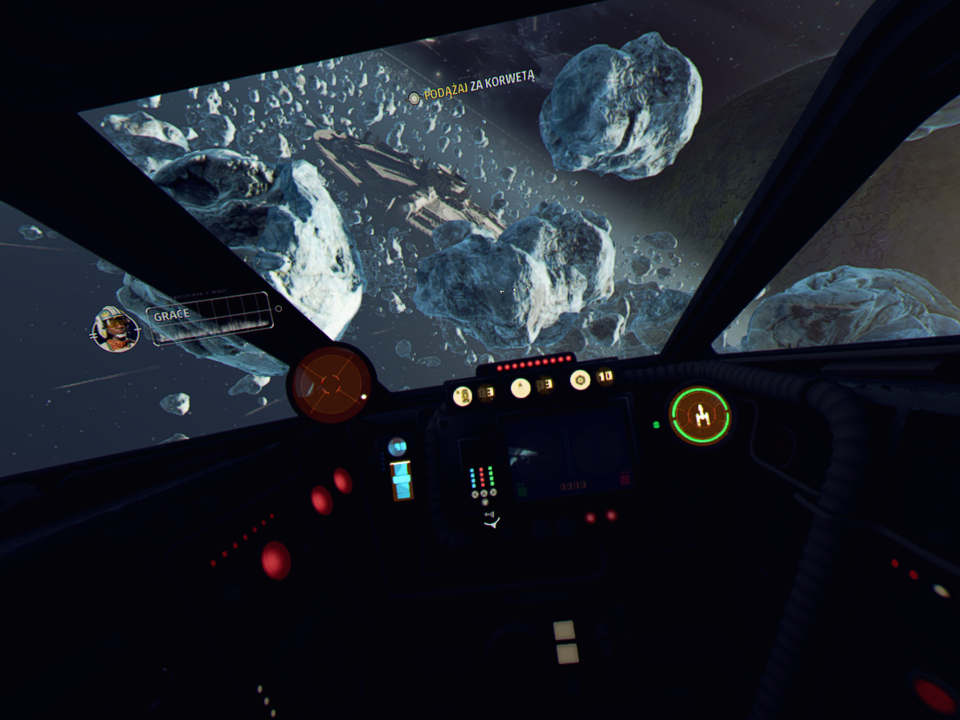Click Grace's pilot portrait
This screenshot has height=720, width=960.
point(115,329)
